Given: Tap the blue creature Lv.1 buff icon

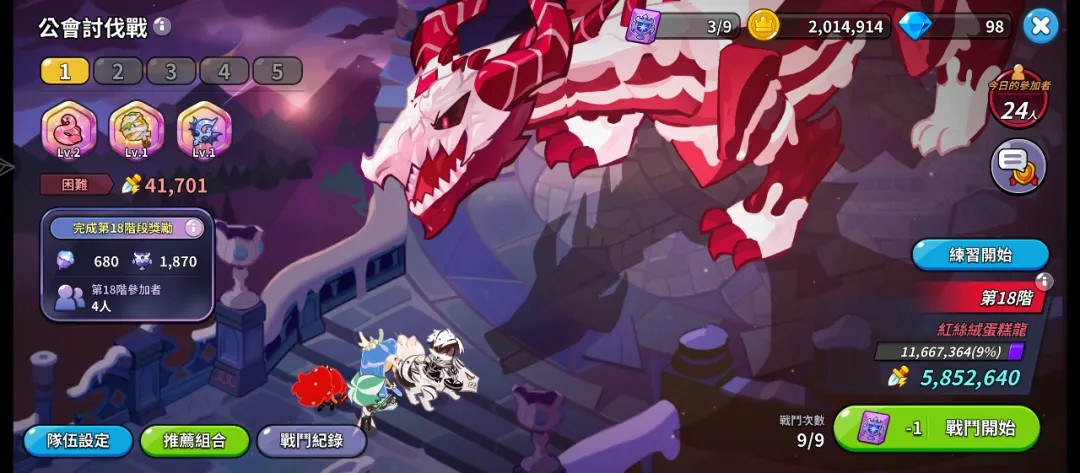Looking at the screenshot, I should pos(204,130).
